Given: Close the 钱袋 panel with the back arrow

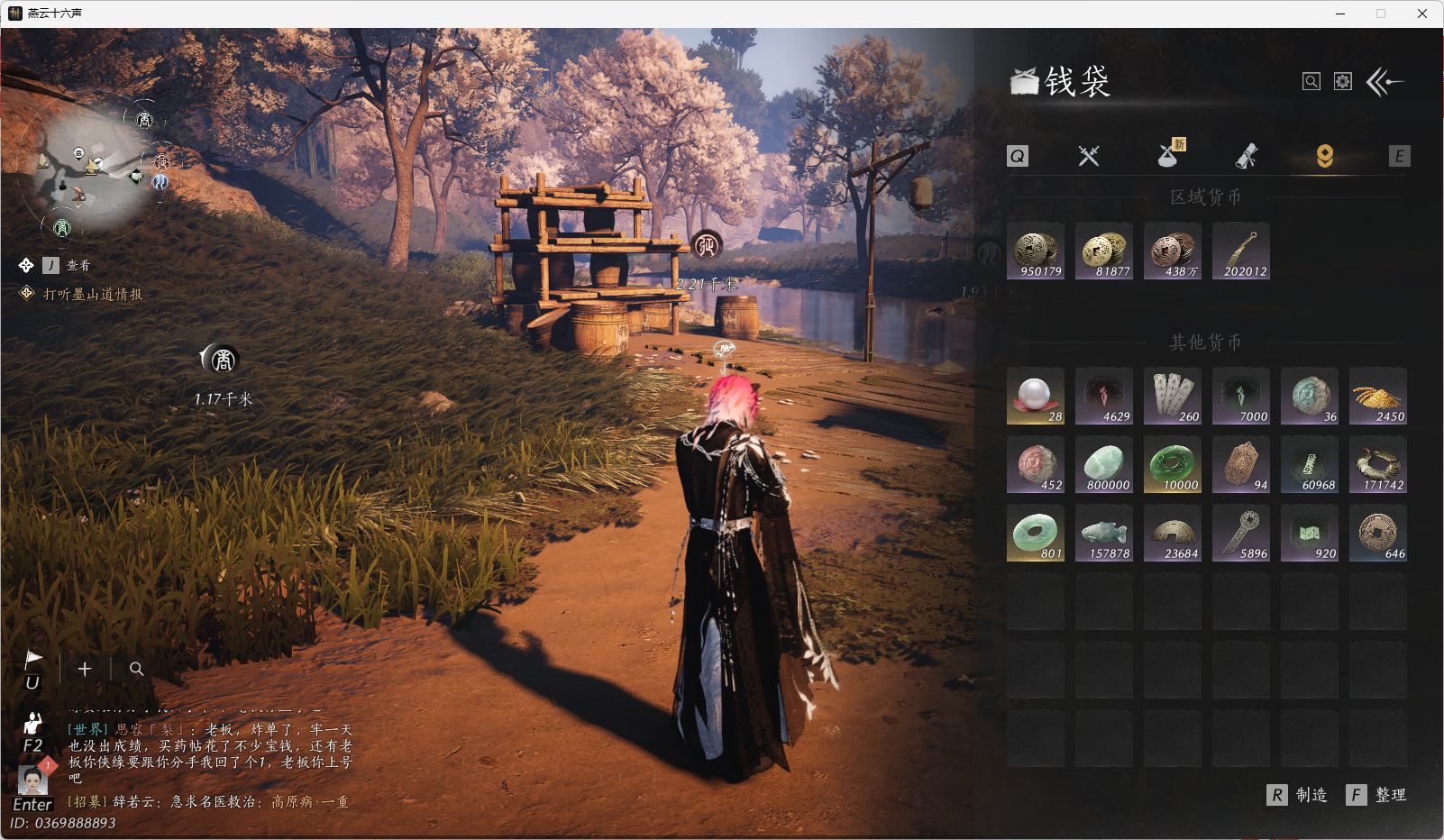Looking at the screenshot, I should coord(1385,82).
